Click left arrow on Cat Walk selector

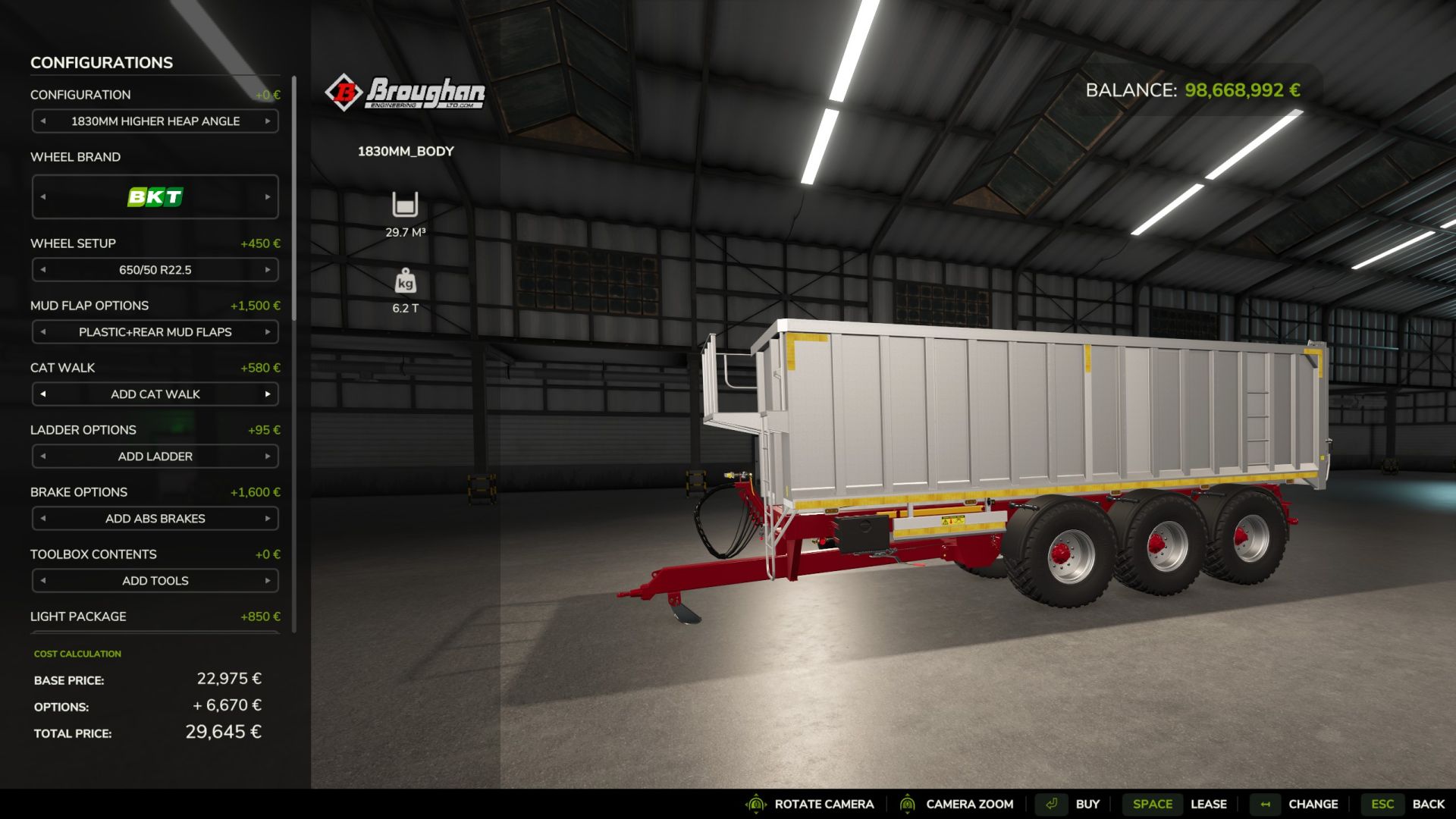(43, 394)
